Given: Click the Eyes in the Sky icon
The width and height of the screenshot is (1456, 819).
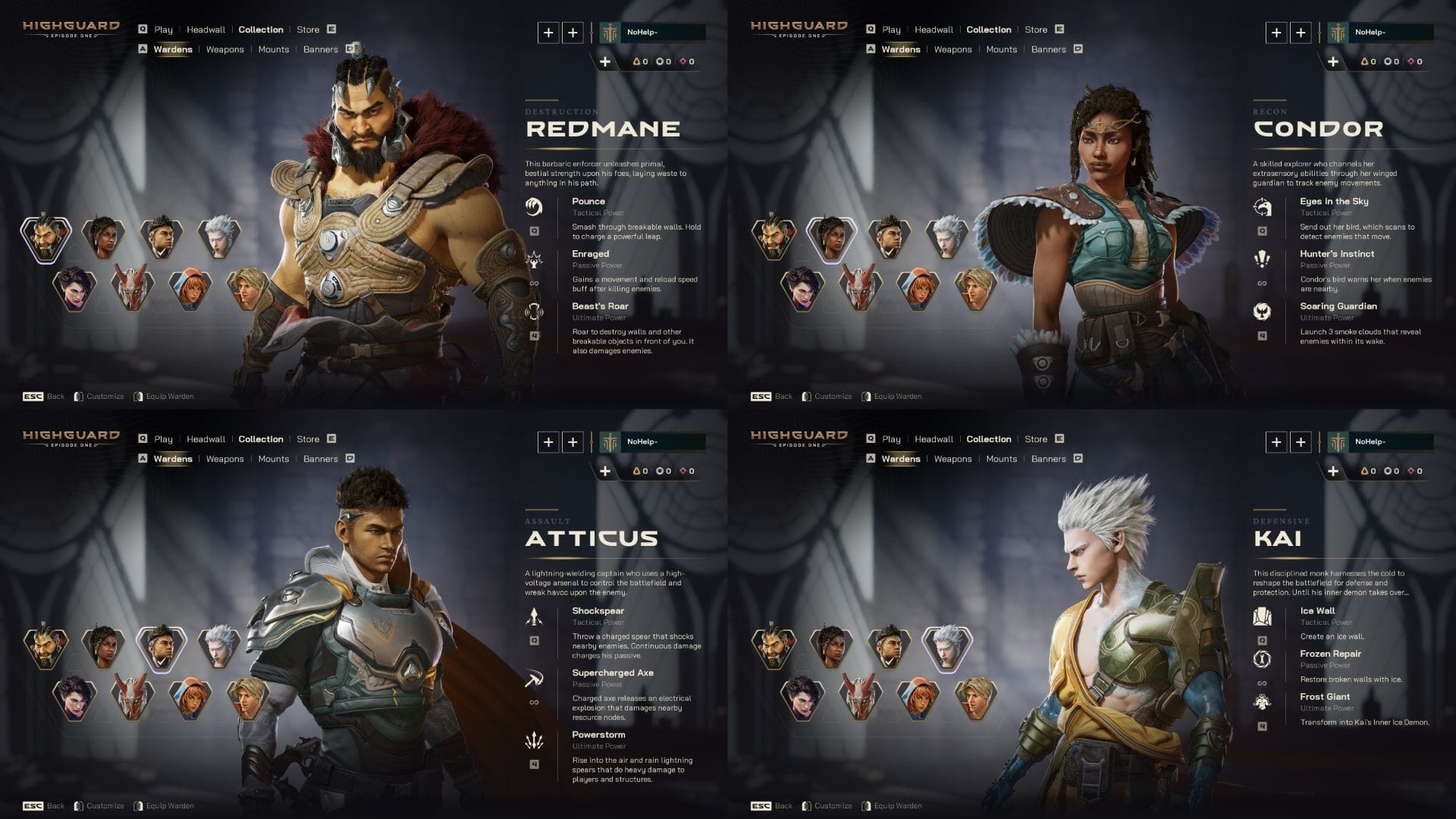Looking at the screenshot, I should (x=1263, y=206).
